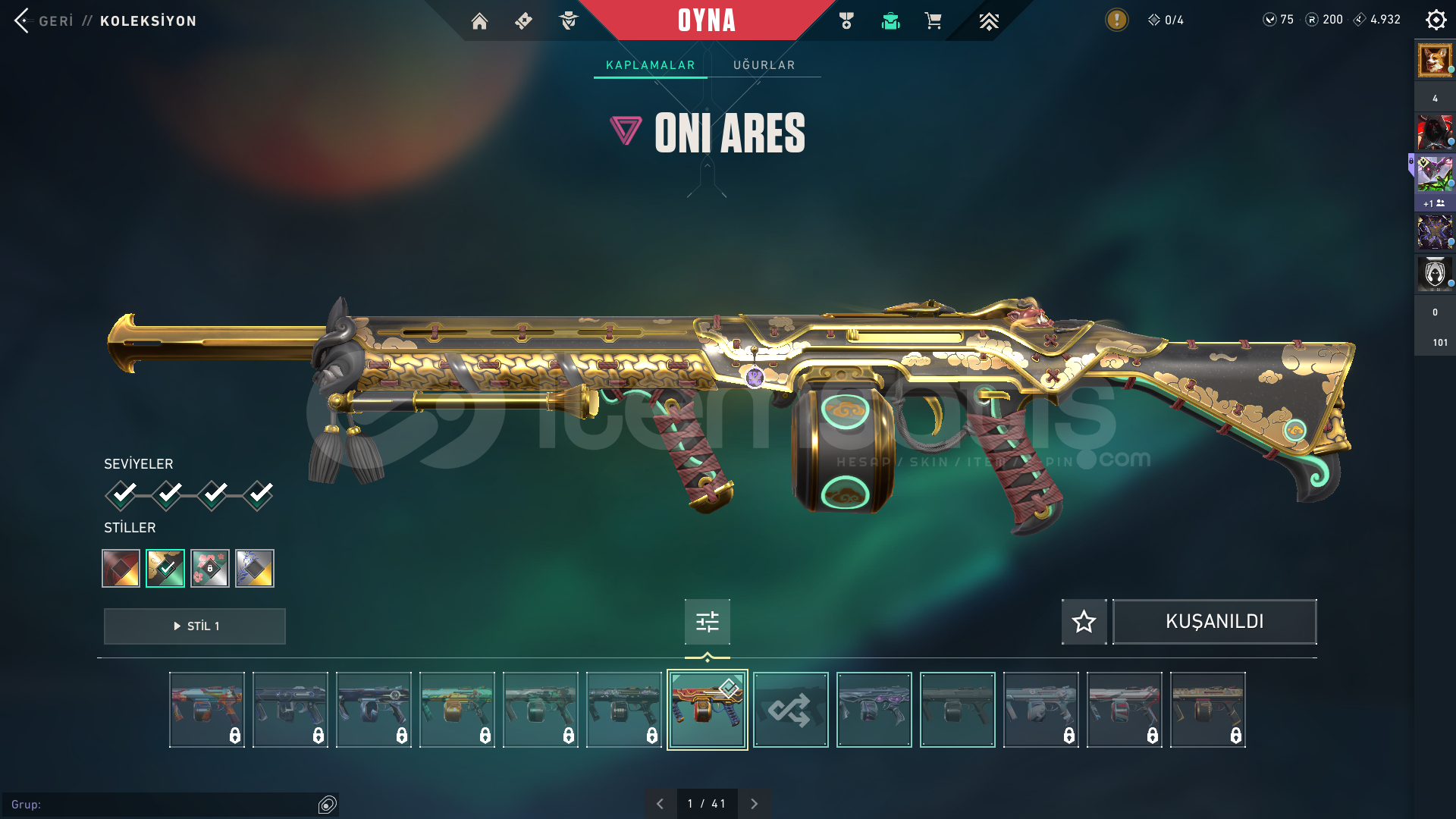
Task: Go to next page of skins
Action: click(754, 804)
